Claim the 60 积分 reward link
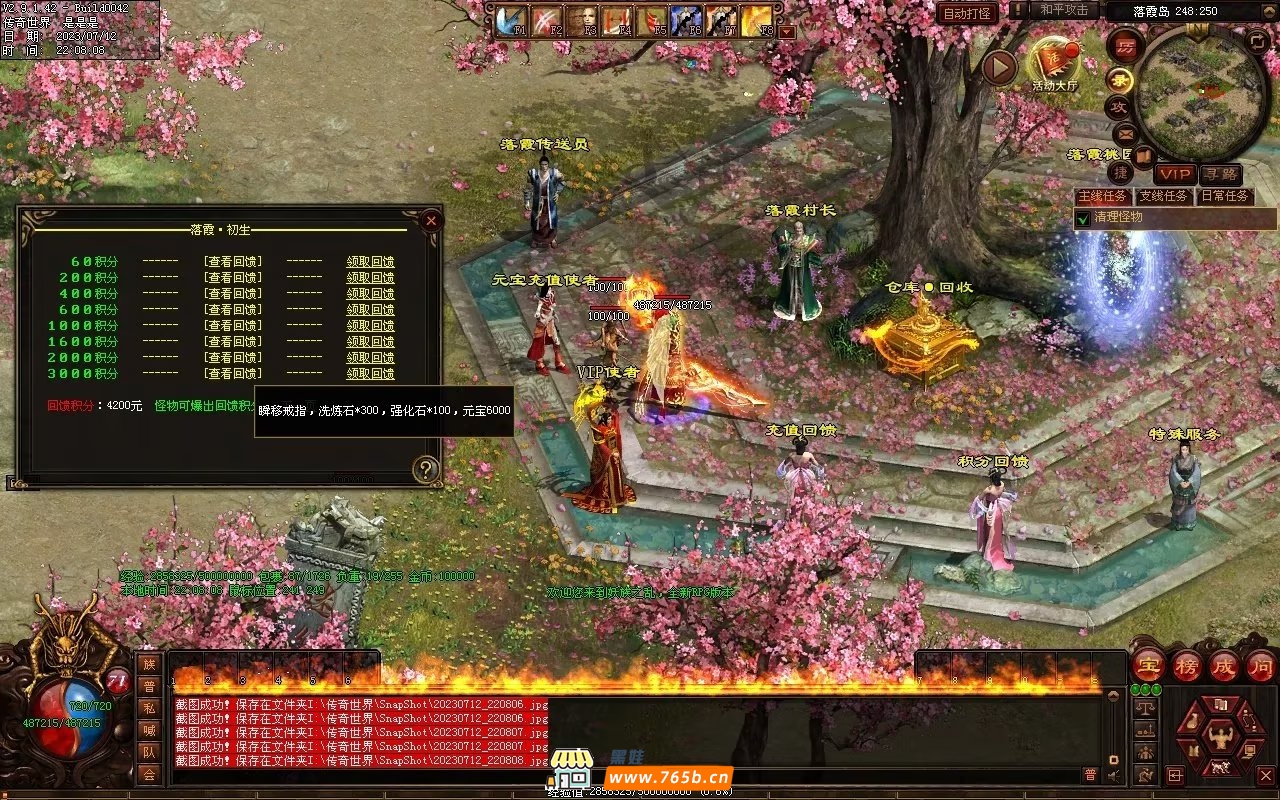Image resolution: width=1280 pixels, height=800 pixels. [x=370, y=262]
